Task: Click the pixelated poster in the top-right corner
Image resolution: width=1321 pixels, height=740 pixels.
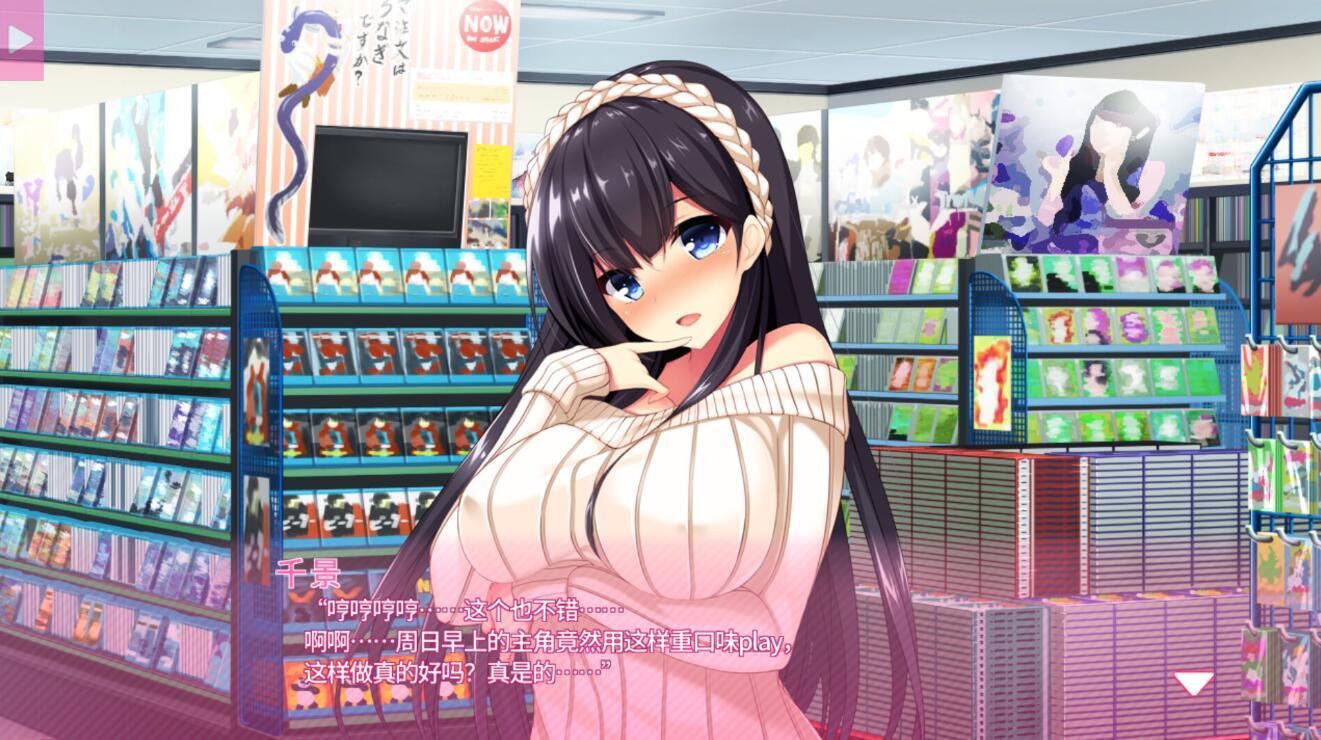Action: tap(1100, 160)
